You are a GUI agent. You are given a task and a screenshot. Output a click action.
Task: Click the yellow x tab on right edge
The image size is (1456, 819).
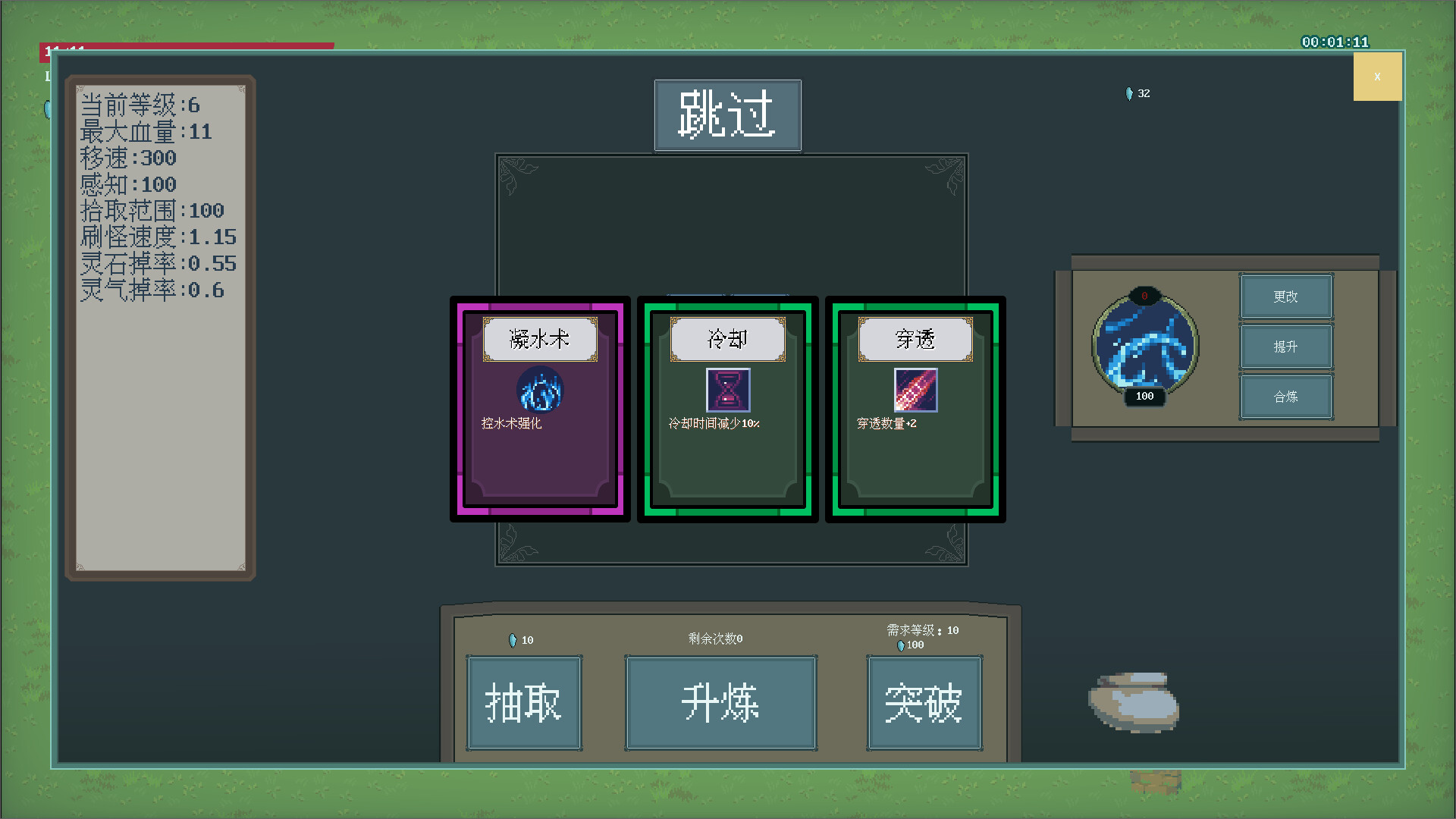pyautogui.click(x=1378, y=76)
